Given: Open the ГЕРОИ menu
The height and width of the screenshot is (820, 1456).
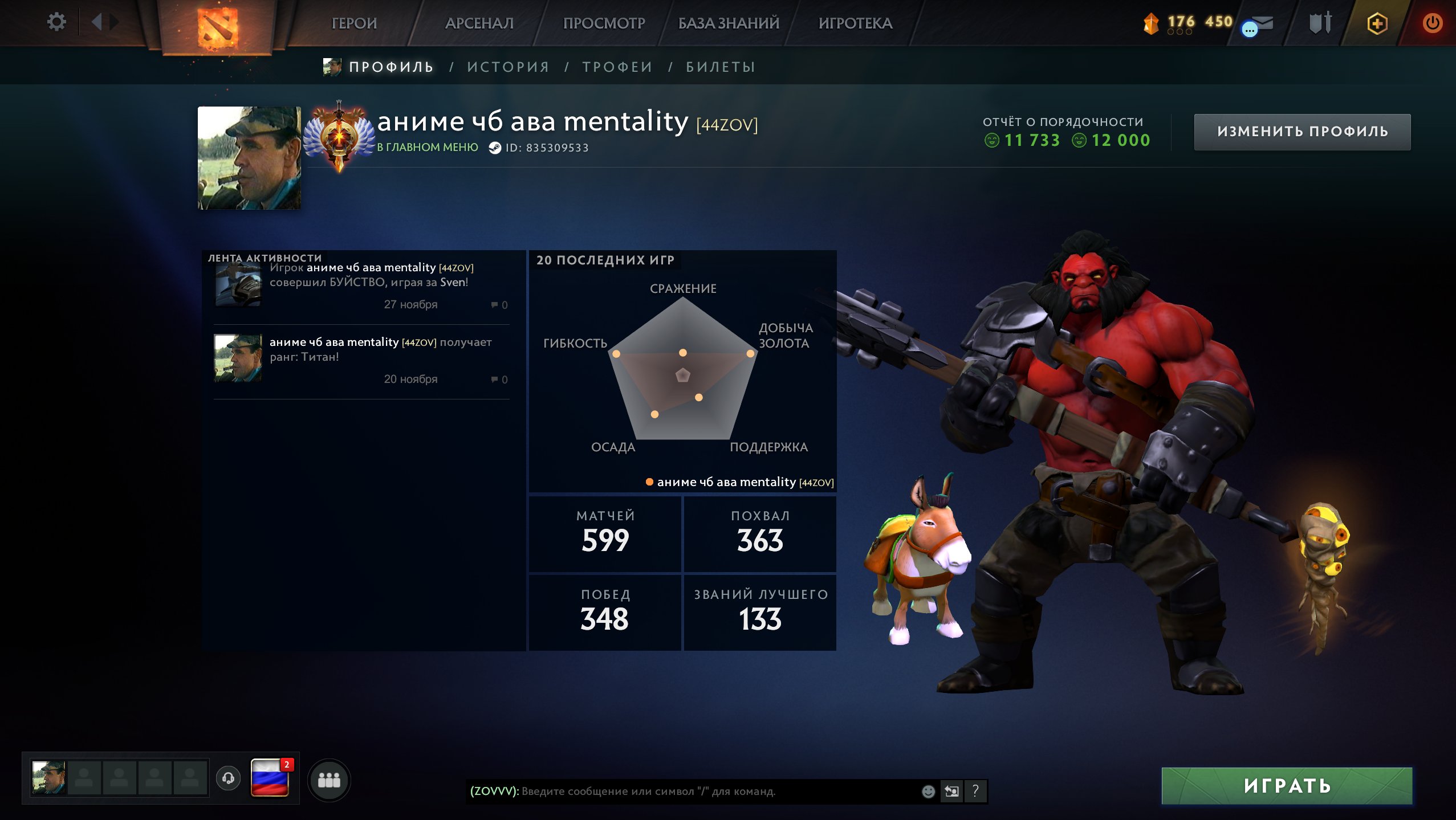Looking at the screenshot, I should 355,23.
